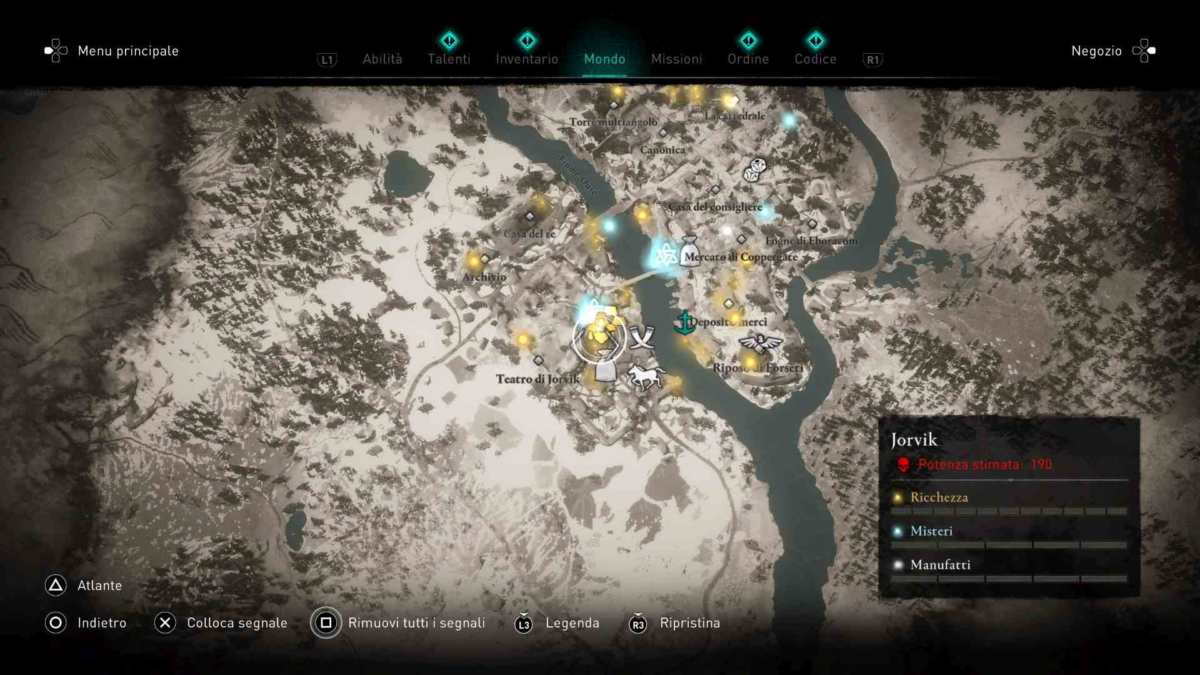Open the Codice tab

815,59
